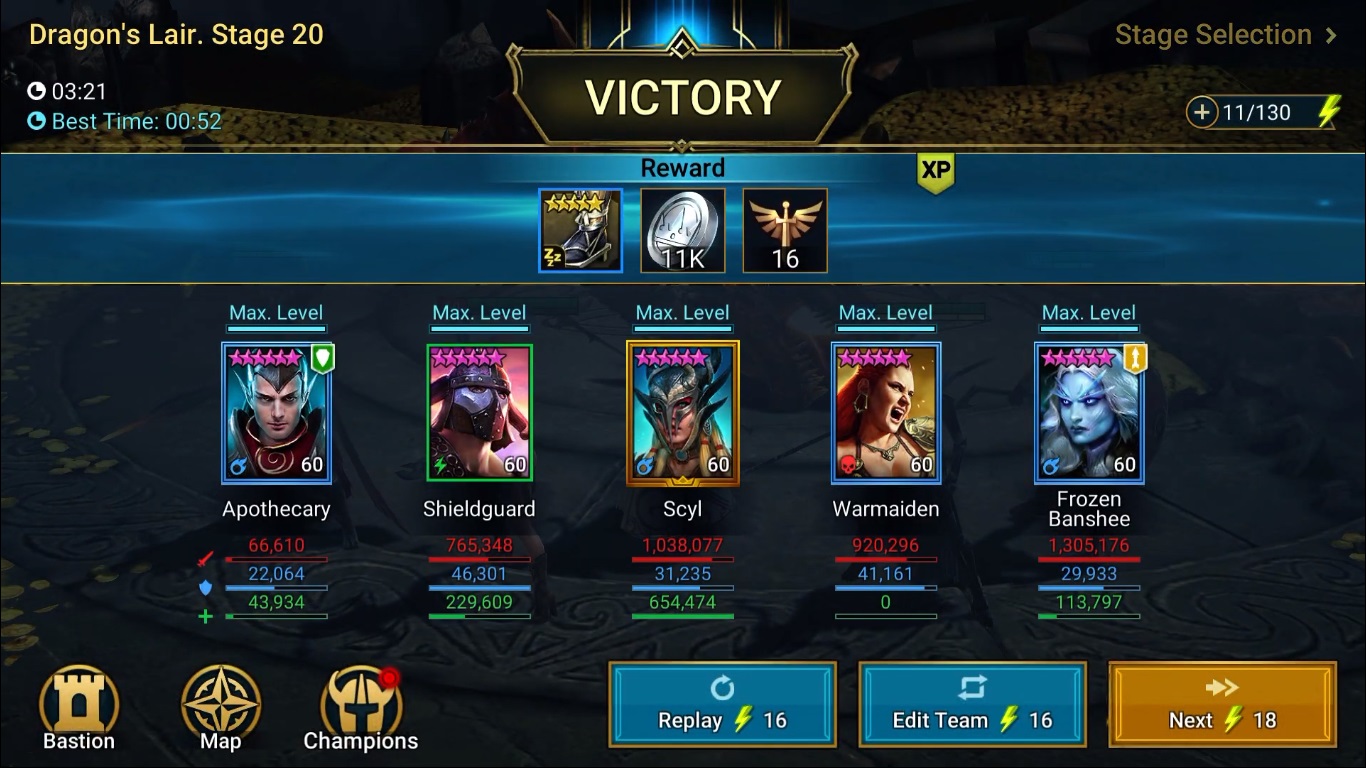Click Max. Level label above Shieldguard
Screen dimensions: 1366x768
point(479,311)
